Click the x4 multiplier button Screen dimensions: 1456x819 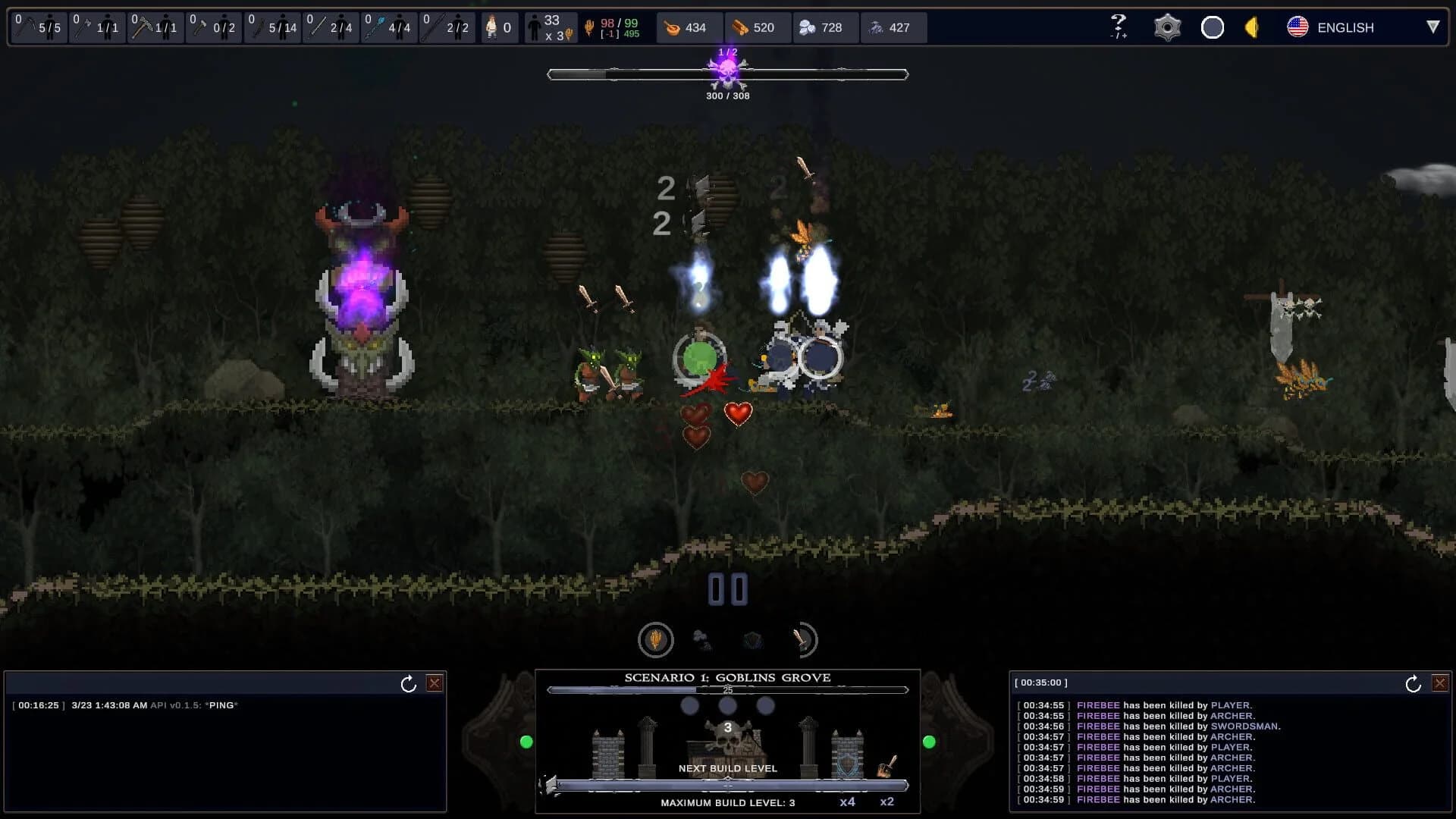(847, 800)
